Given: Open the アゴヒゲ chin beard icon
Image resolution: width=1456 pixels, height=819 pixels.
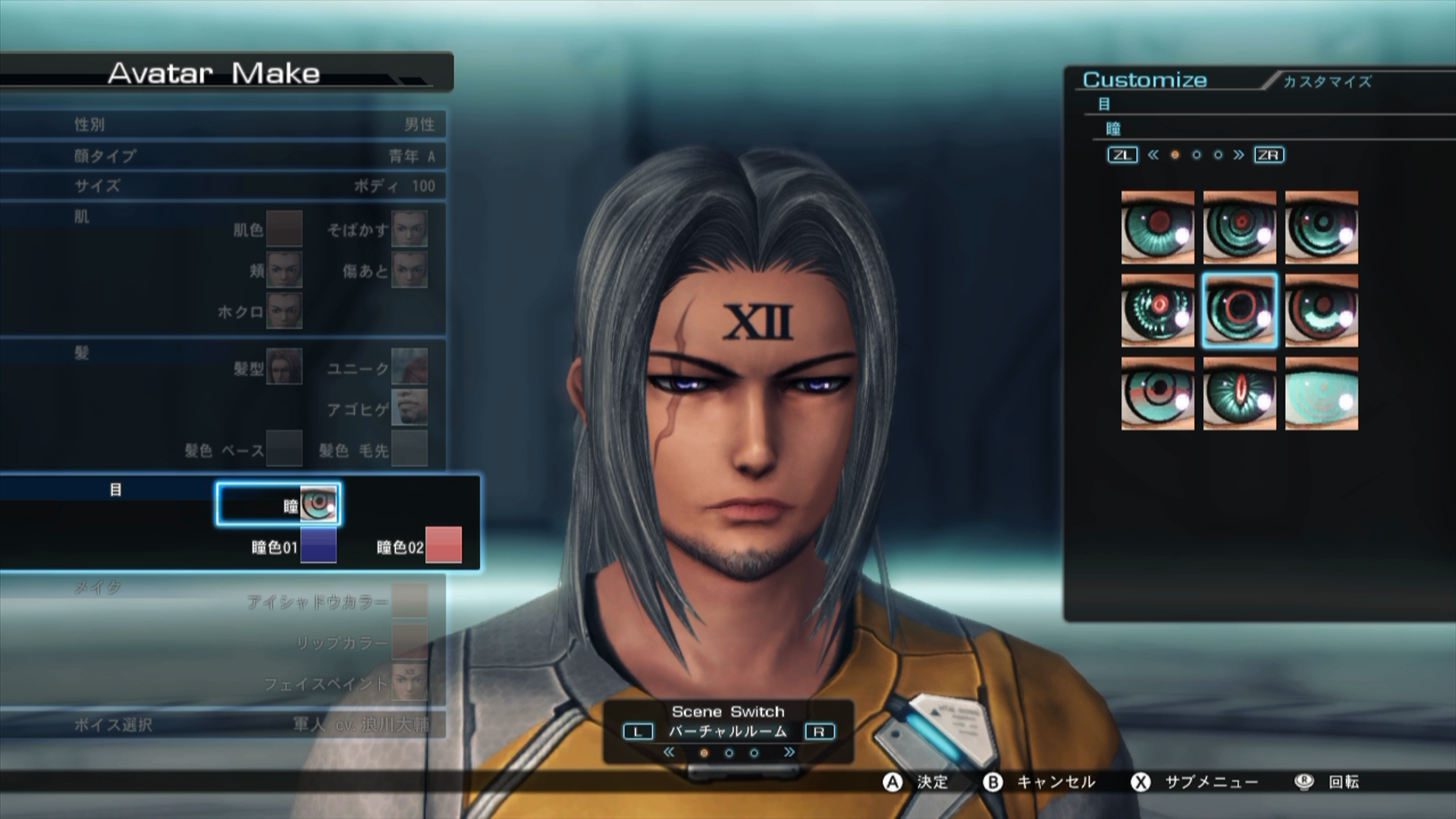Looking at the screenshot, I should tap(409, 408).
